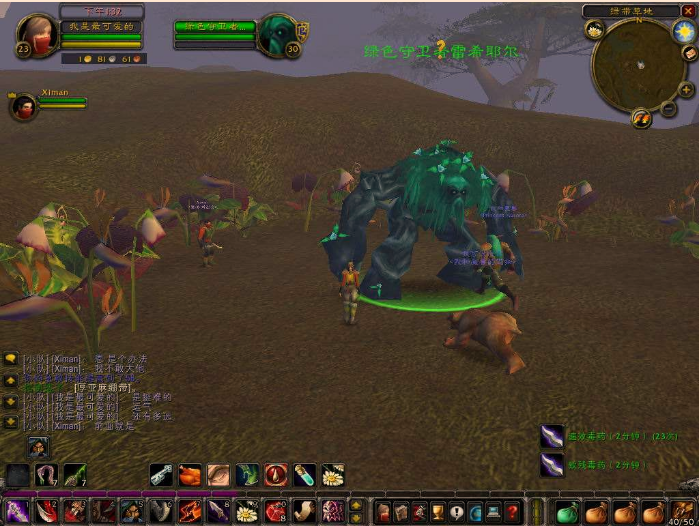Select party member Ximan's portrait
The height and width of the screenshot is (526, 700).
tap(22, 105)
